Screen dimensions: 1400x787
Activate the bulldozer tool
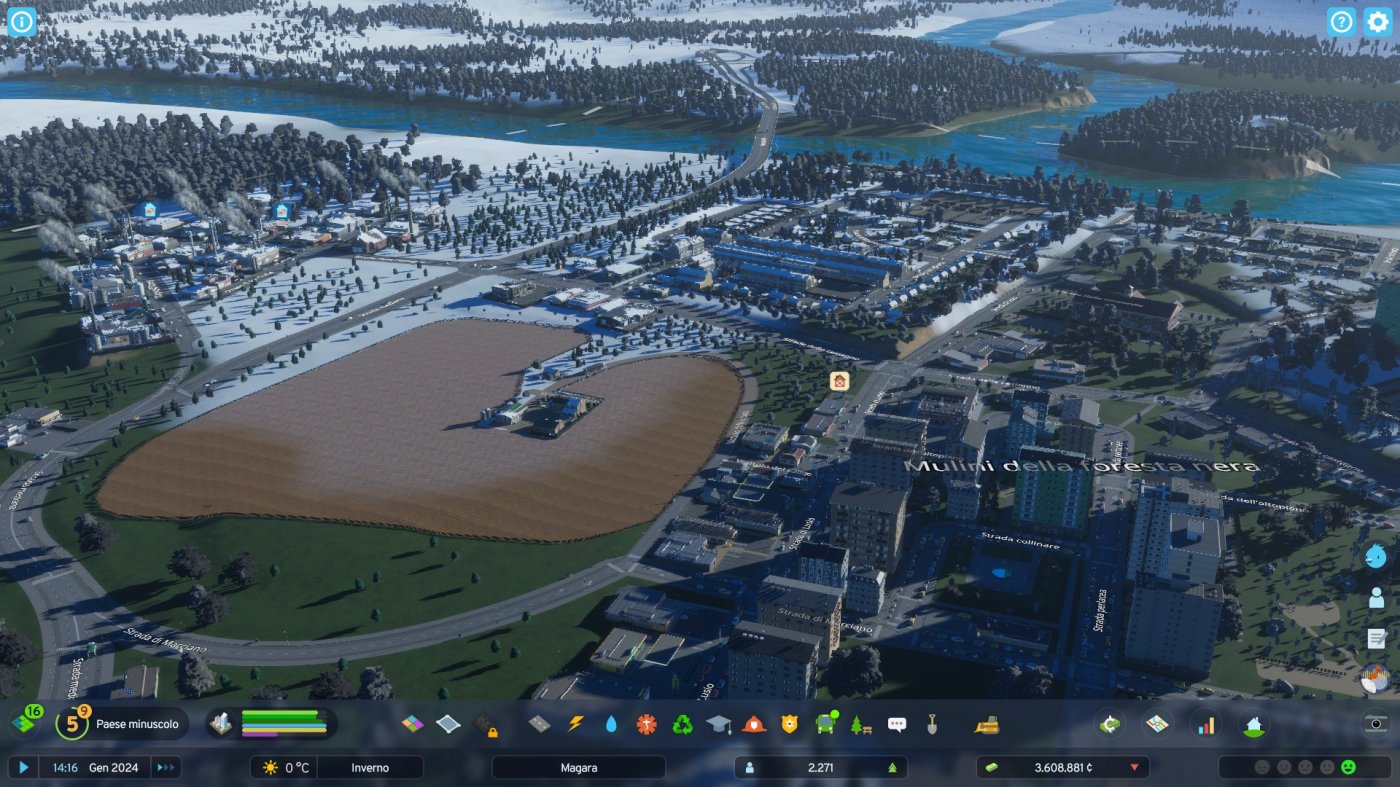coord(984,725)
